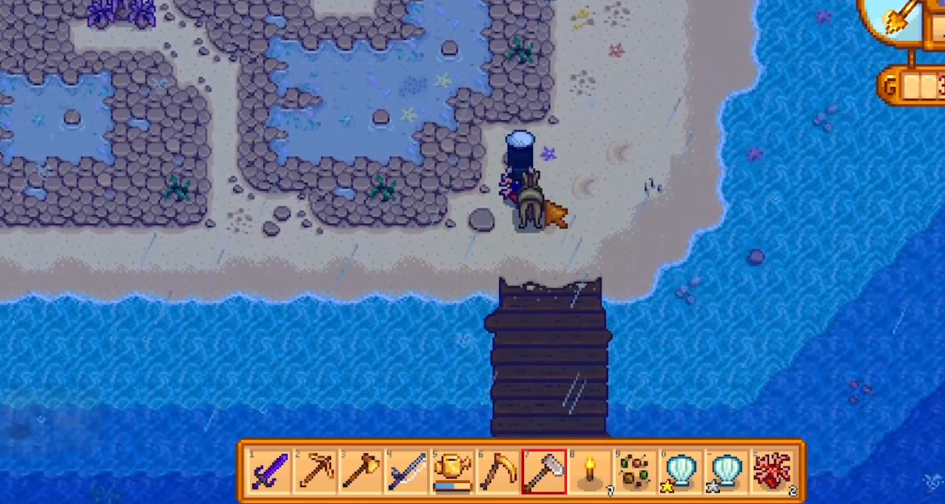Select the torch stack in hotbar

589,470
